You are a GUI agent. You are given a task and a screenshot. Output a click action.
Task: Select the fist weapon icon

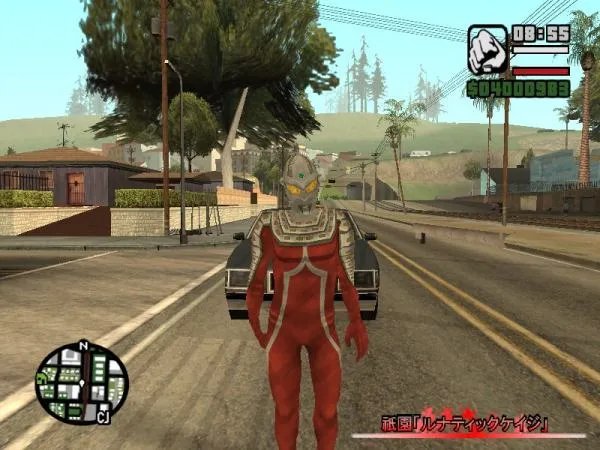pos(488,50)
